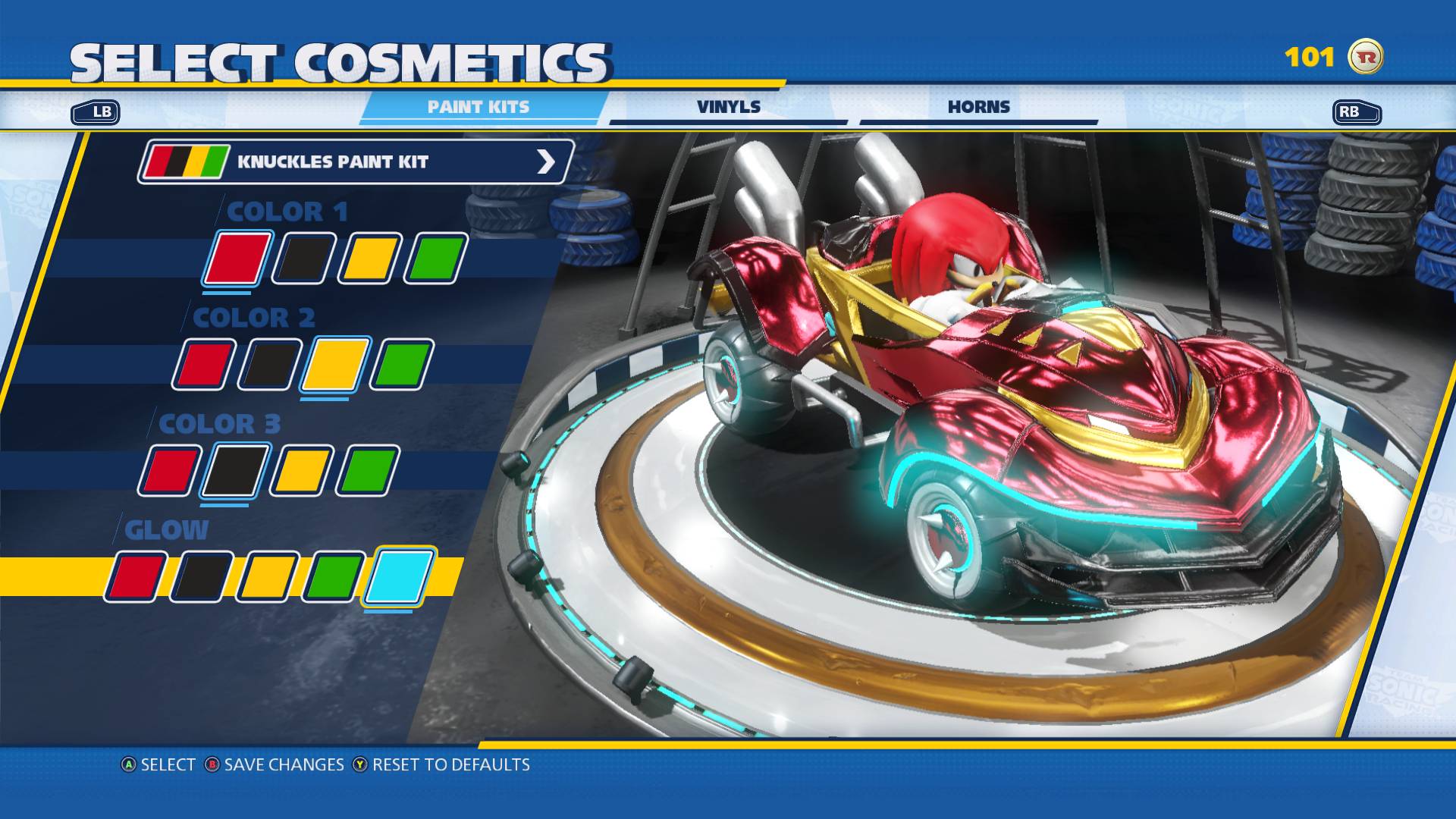Set Color 1 to green
Image resolution: width=1456 pixels, height=819 pixels.
[x=436, y=259]
